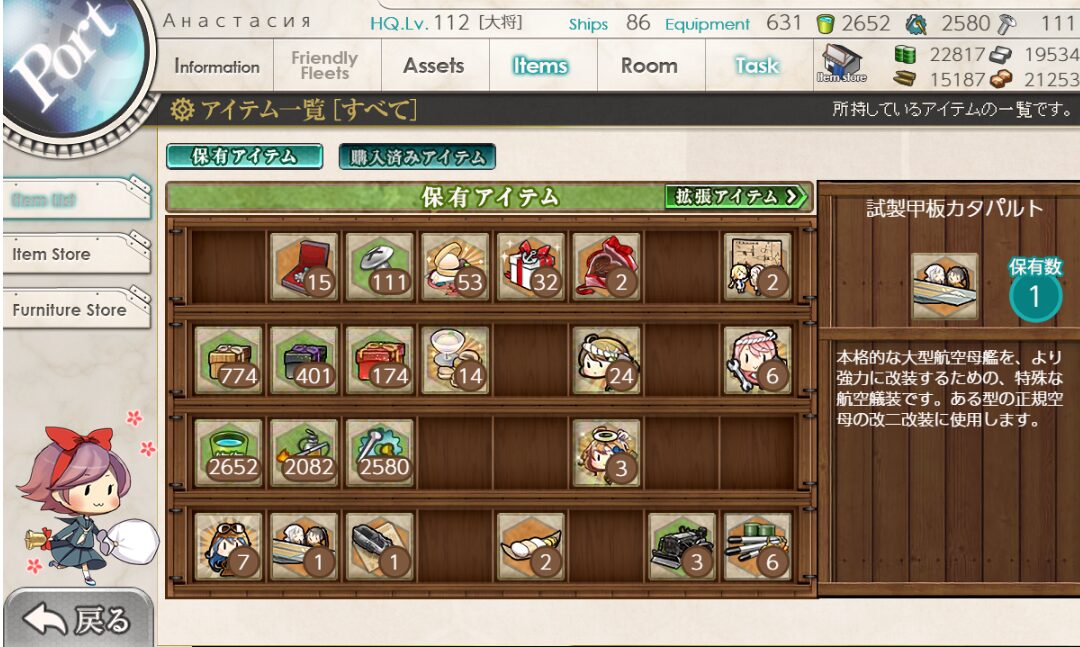The height and width of the screenshot is (647, 1080).
Task: Show the Task menu
Action: pyautogui.click(x=756, y=66)
